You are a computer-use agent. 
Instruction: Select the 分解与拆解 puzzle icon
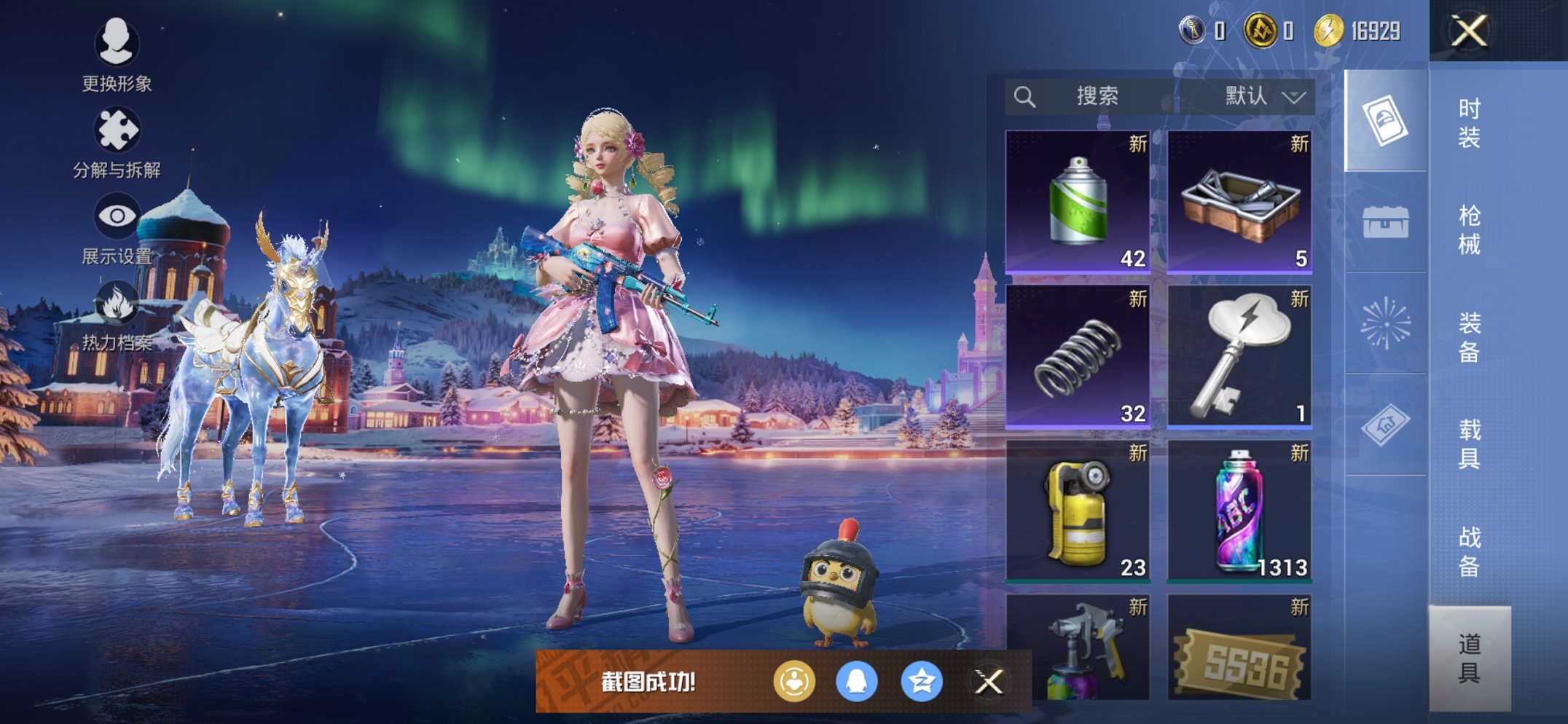click(x=119, y=127)
